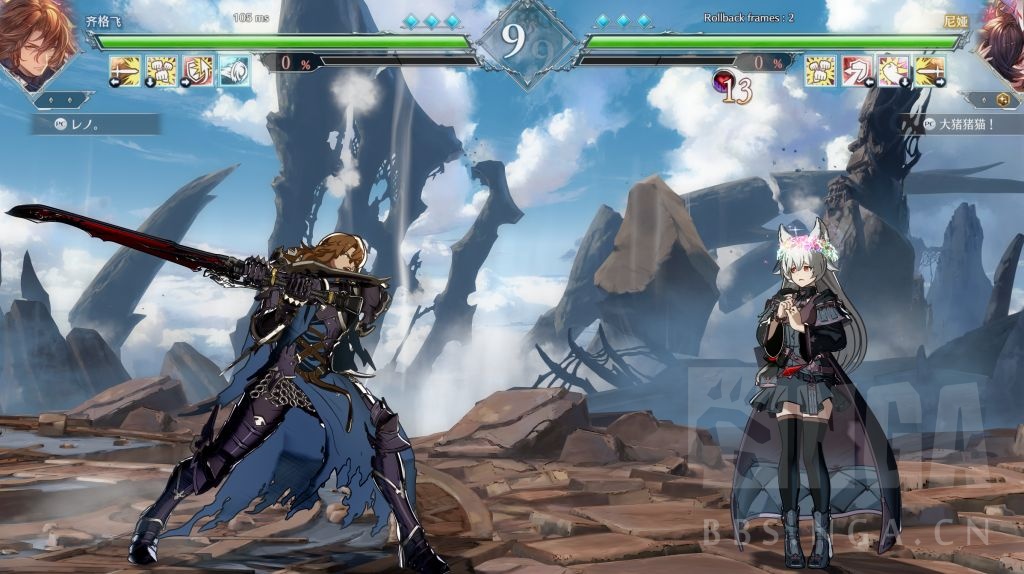Activate player one's yellow fist skill icon
This screenshot has width=1024, height=574.
[162, 70]
